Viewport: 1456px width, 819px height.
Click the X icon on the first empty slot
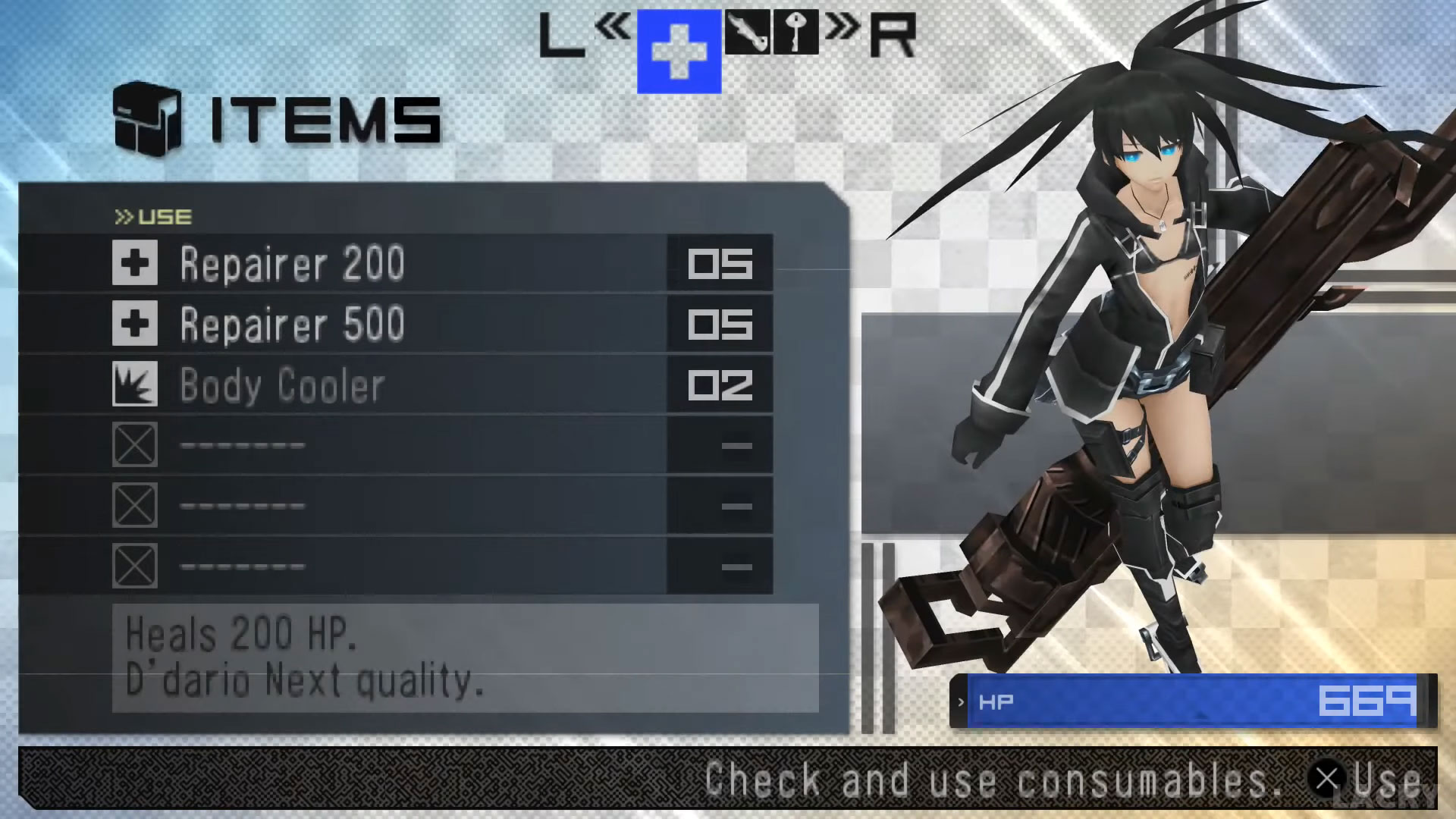(x=135, y=446)
